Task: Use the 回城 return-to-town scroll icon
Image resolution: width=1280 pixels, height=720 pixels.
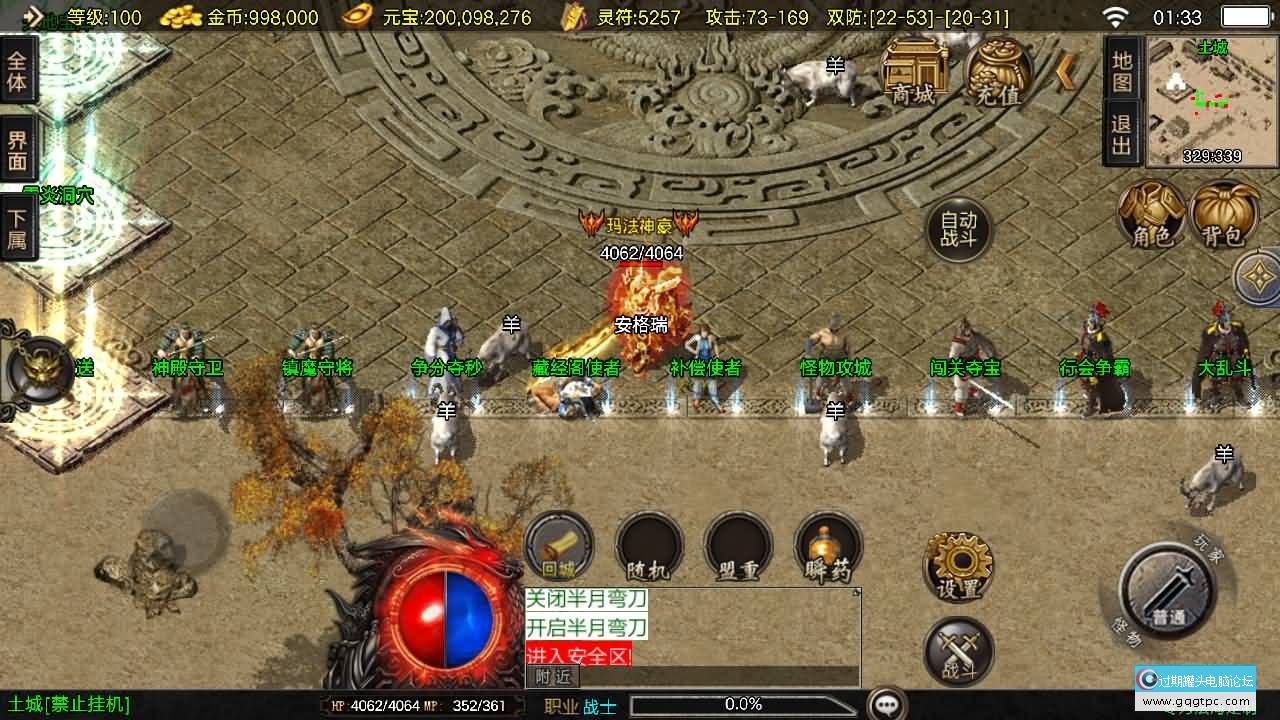Action: [x=558, y=545]
